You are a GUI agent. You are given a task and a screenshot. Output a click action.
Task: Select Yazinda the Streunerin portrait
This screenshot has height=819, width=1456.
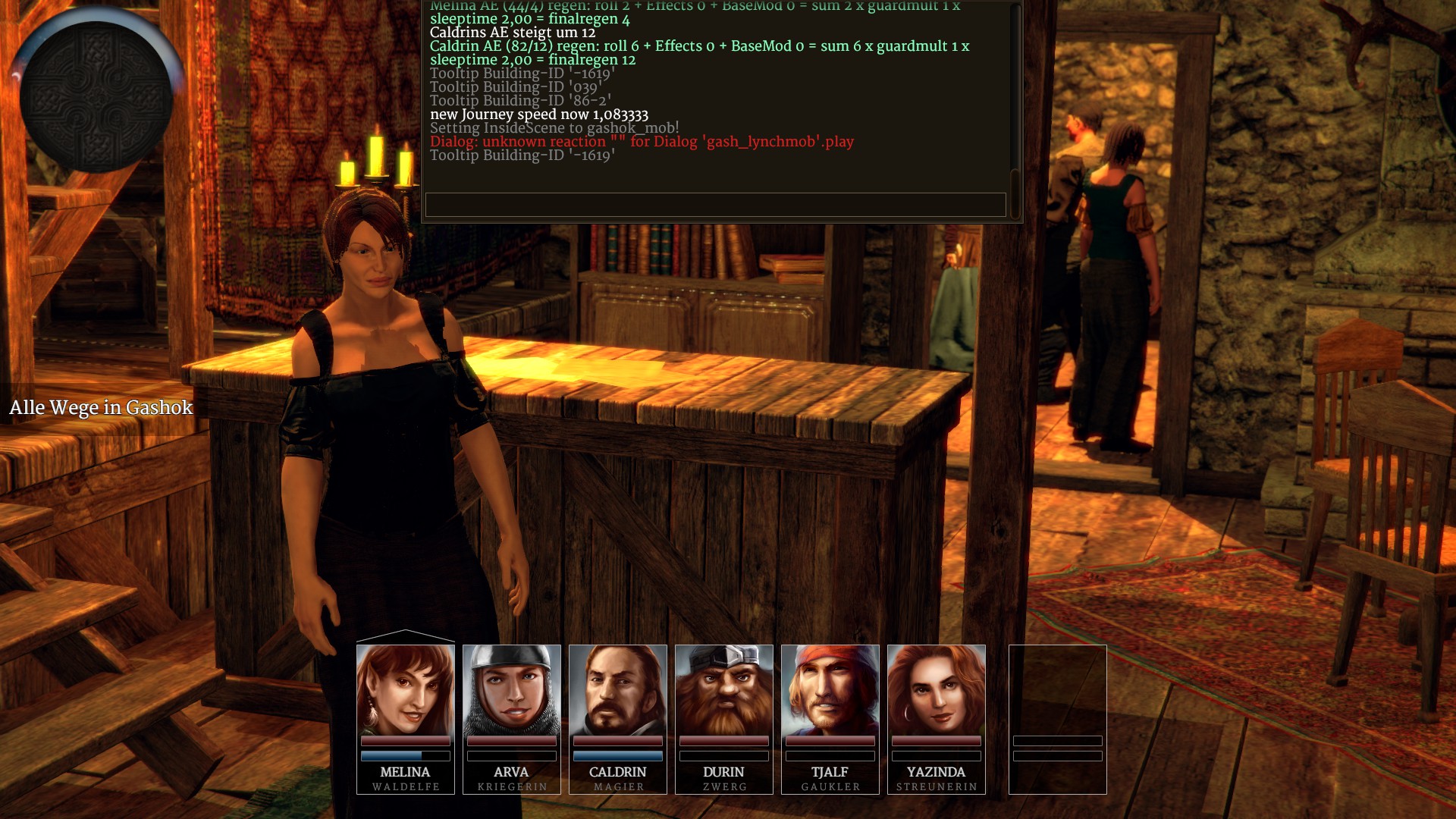[936, 690]
